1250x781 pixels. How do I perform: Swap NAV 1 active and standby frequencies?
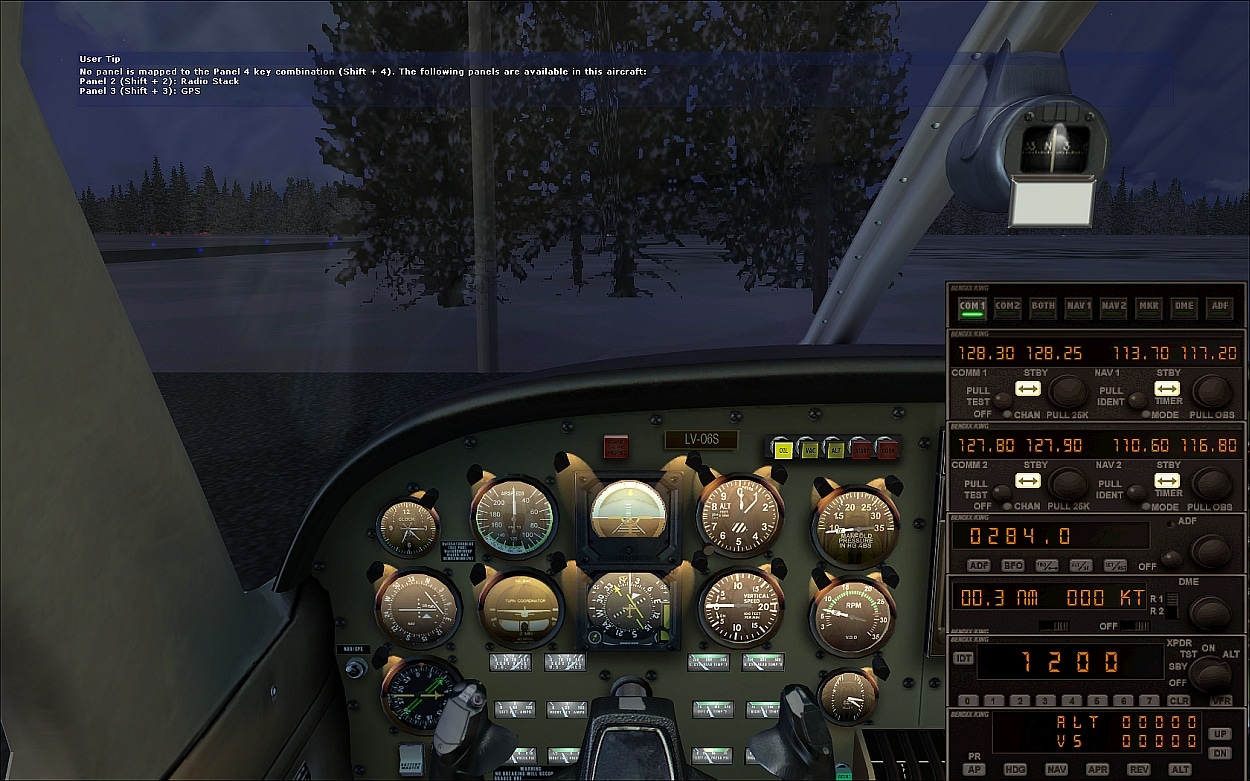(x=1167, y=389)
